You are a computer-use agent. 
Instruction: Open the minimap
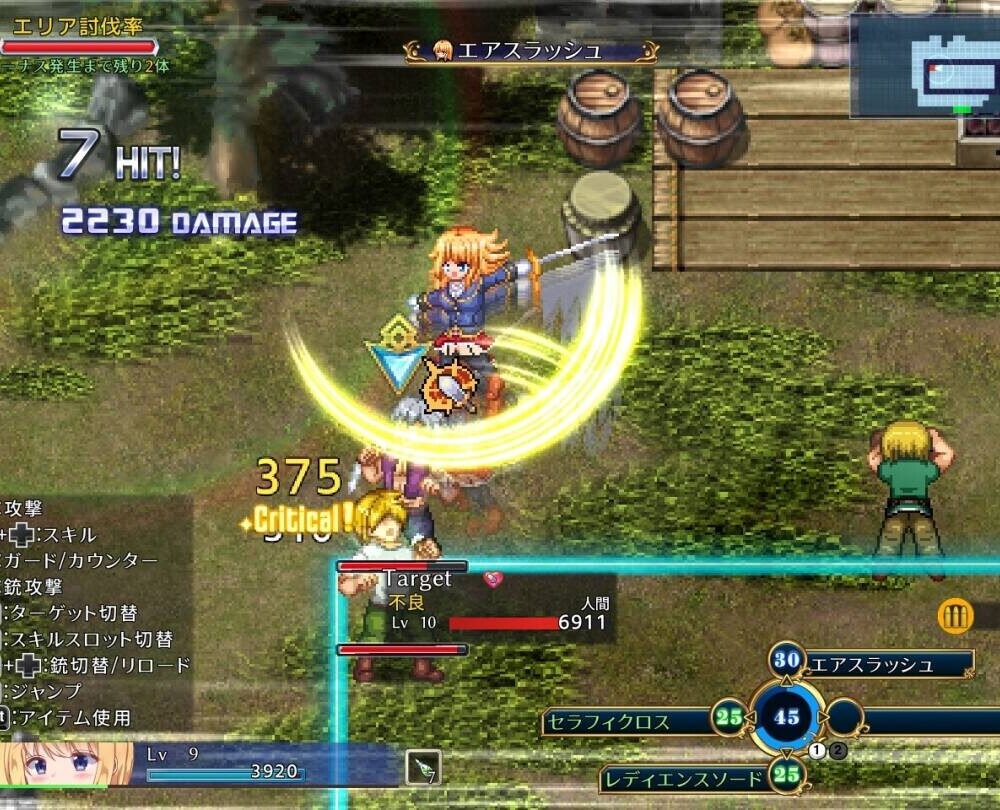(x=923, y=66)
